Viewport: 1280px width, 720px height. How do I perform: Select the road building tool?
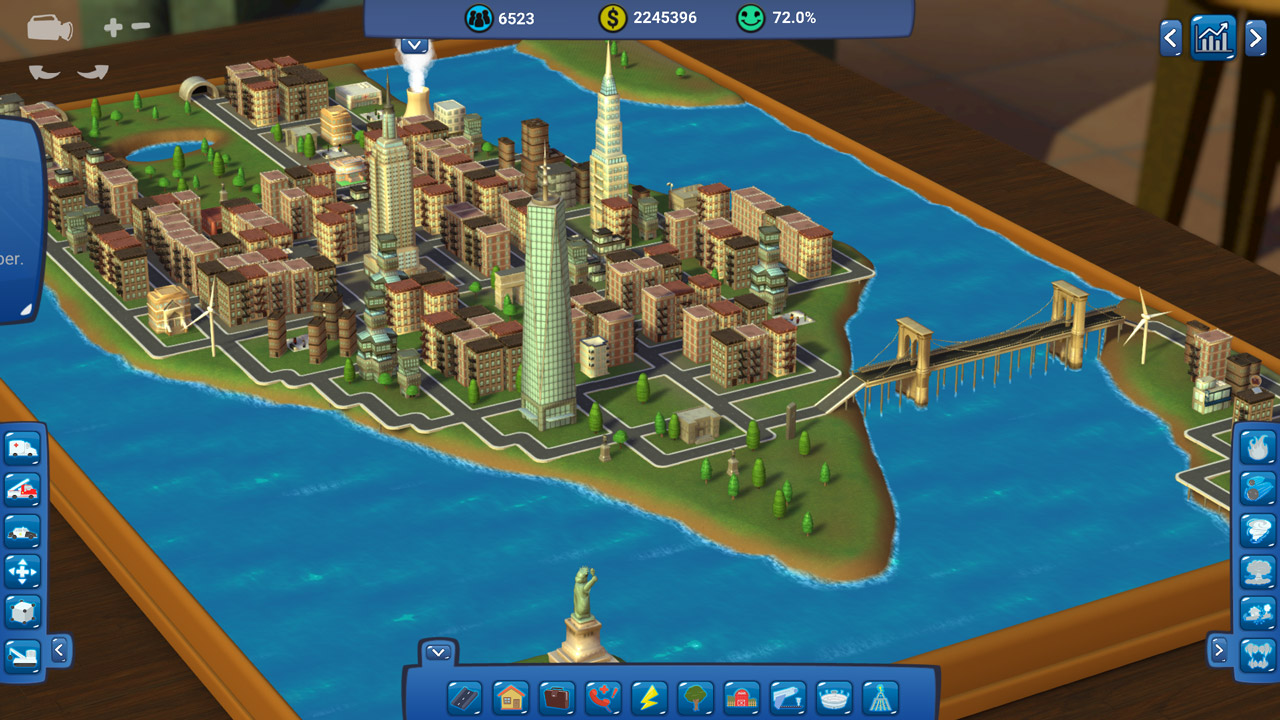pos(464,697)
